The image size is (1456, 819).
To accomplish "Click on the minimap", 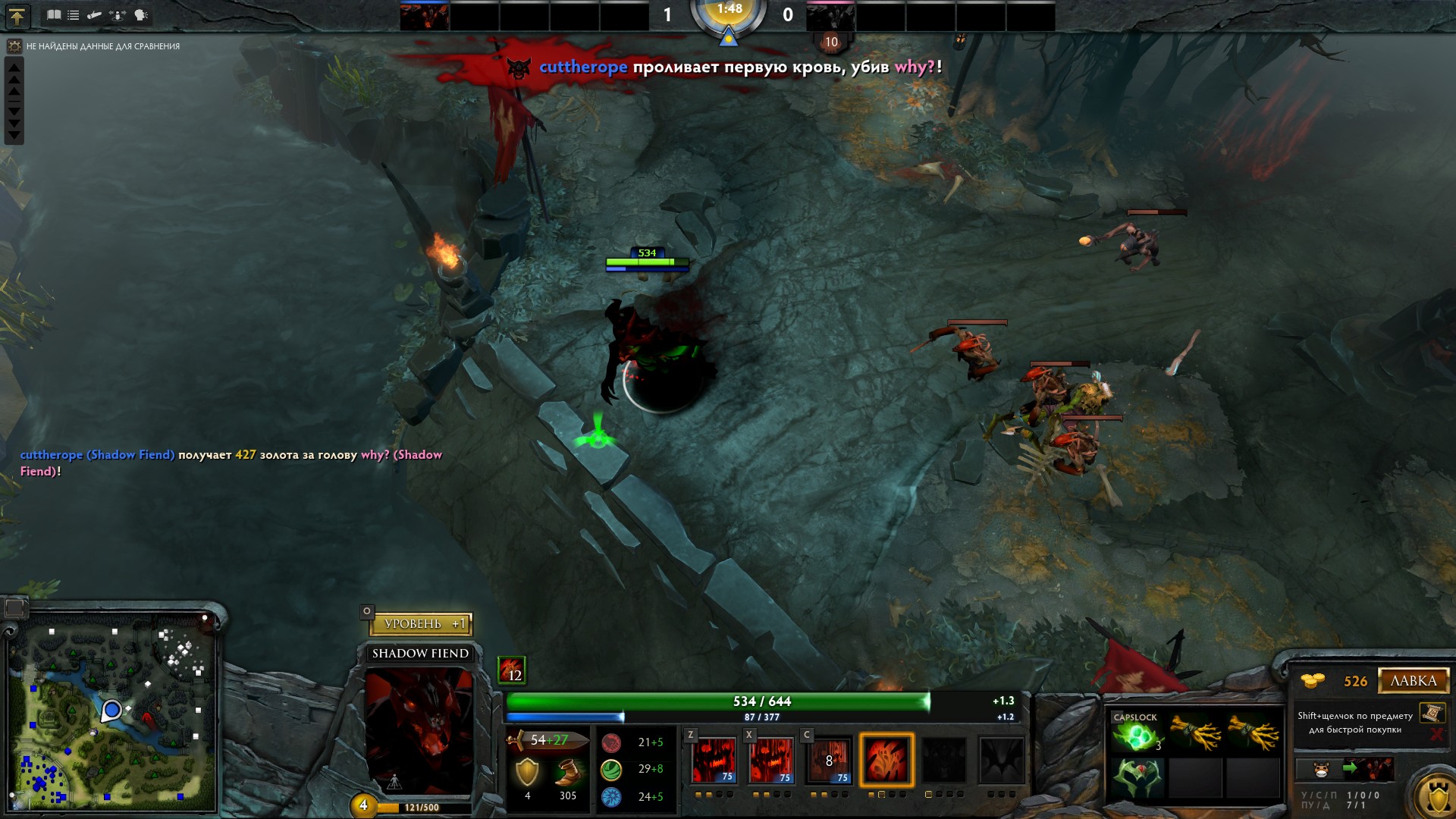I will [x=112, y=713].
